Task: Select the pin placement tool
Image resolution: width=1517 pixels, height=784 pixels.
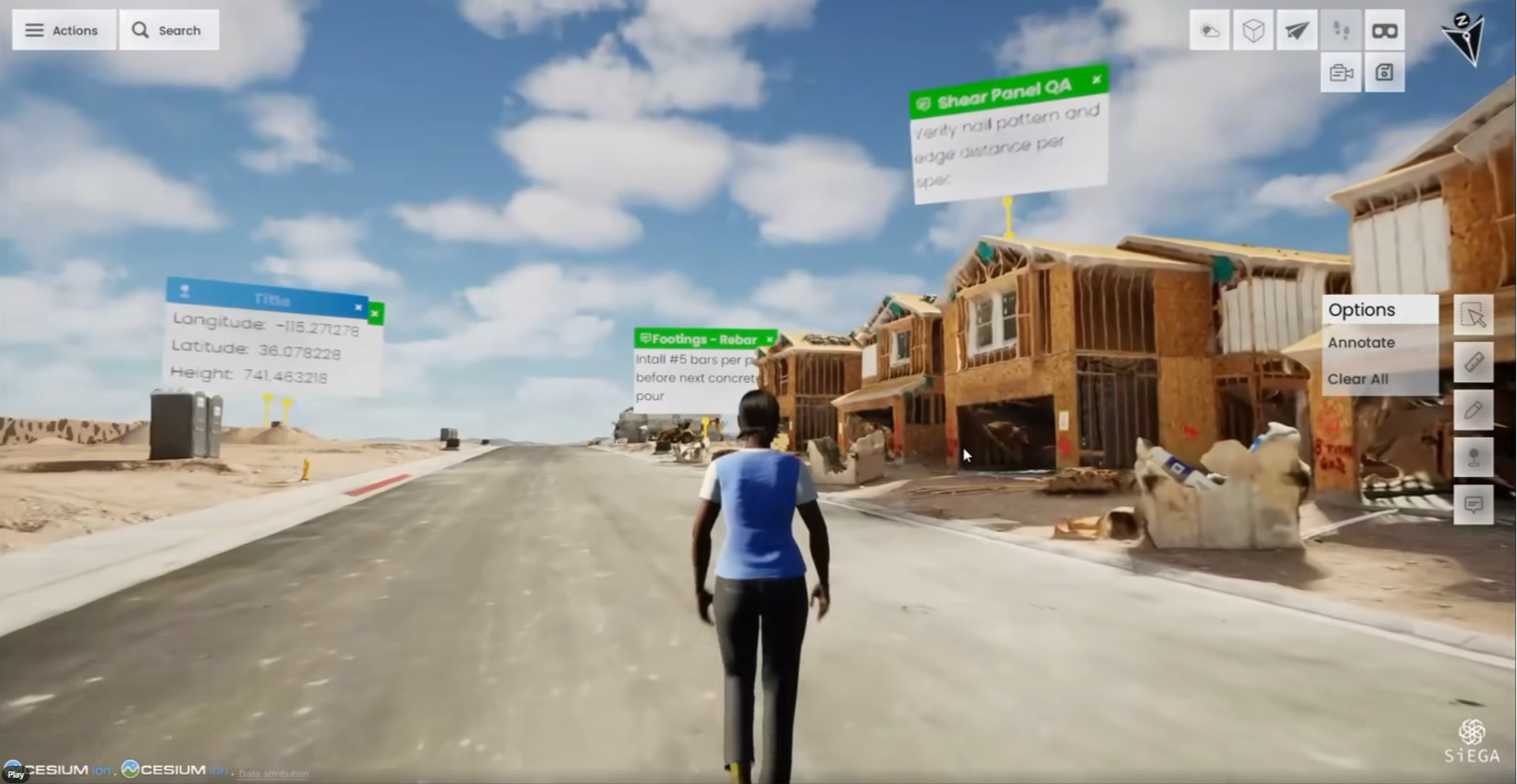Action: click(x=1475, y=456)
